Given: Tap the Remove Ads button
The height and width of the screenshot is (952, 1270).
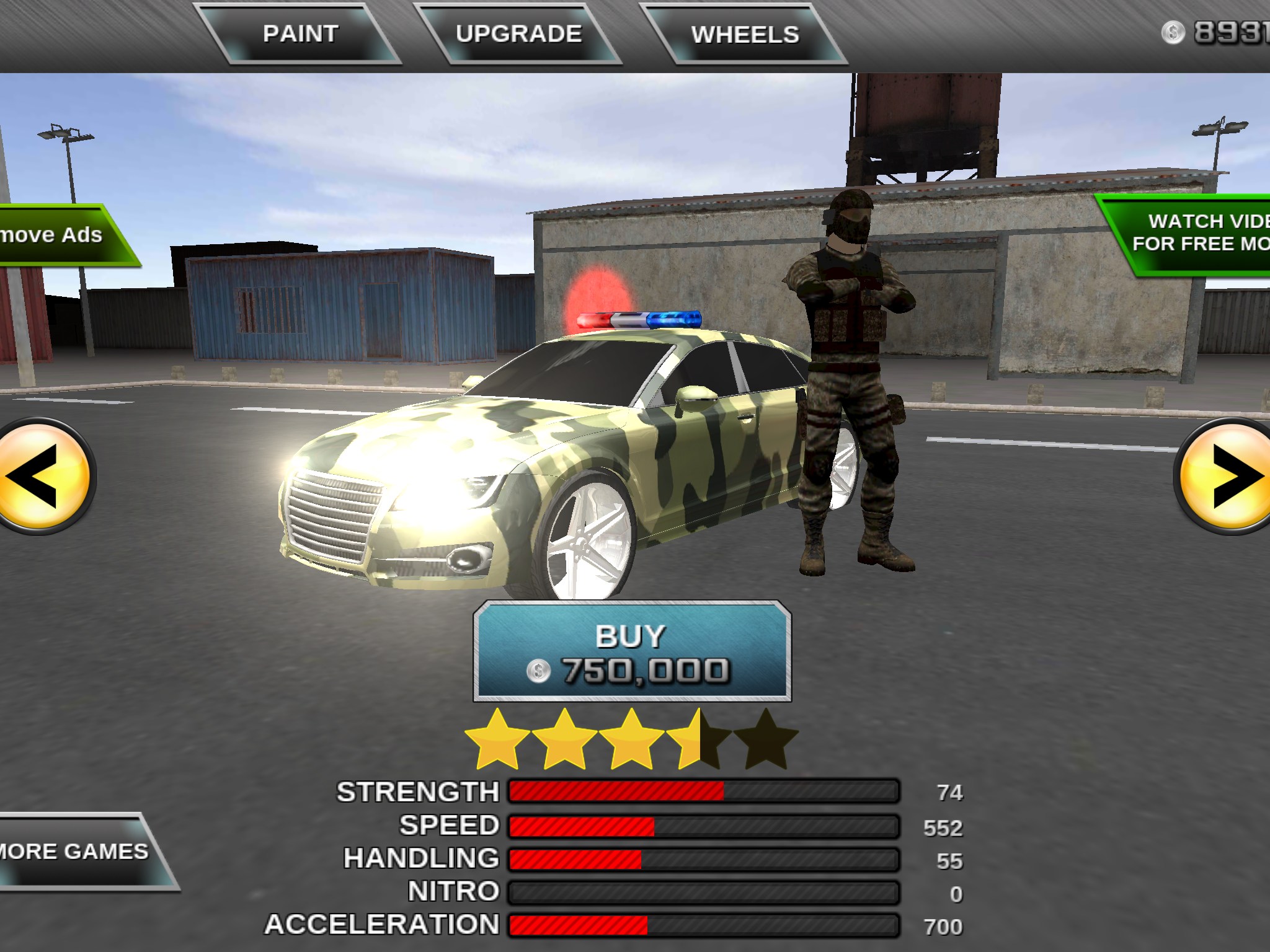Looking at the screenshot, I should (x=59, y=236).
